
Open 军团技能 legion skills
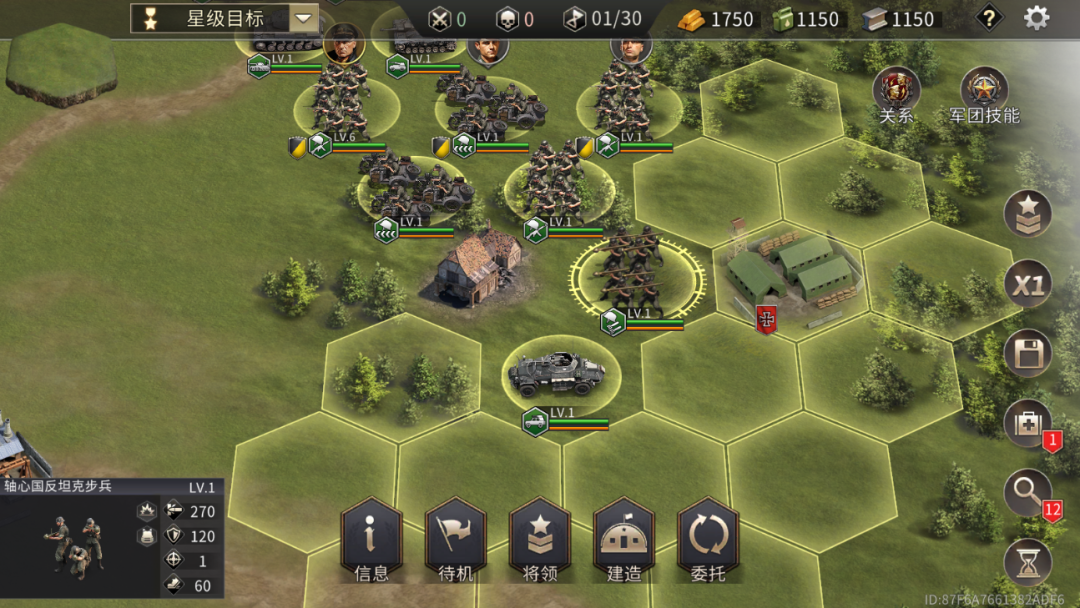pos(984,92)
